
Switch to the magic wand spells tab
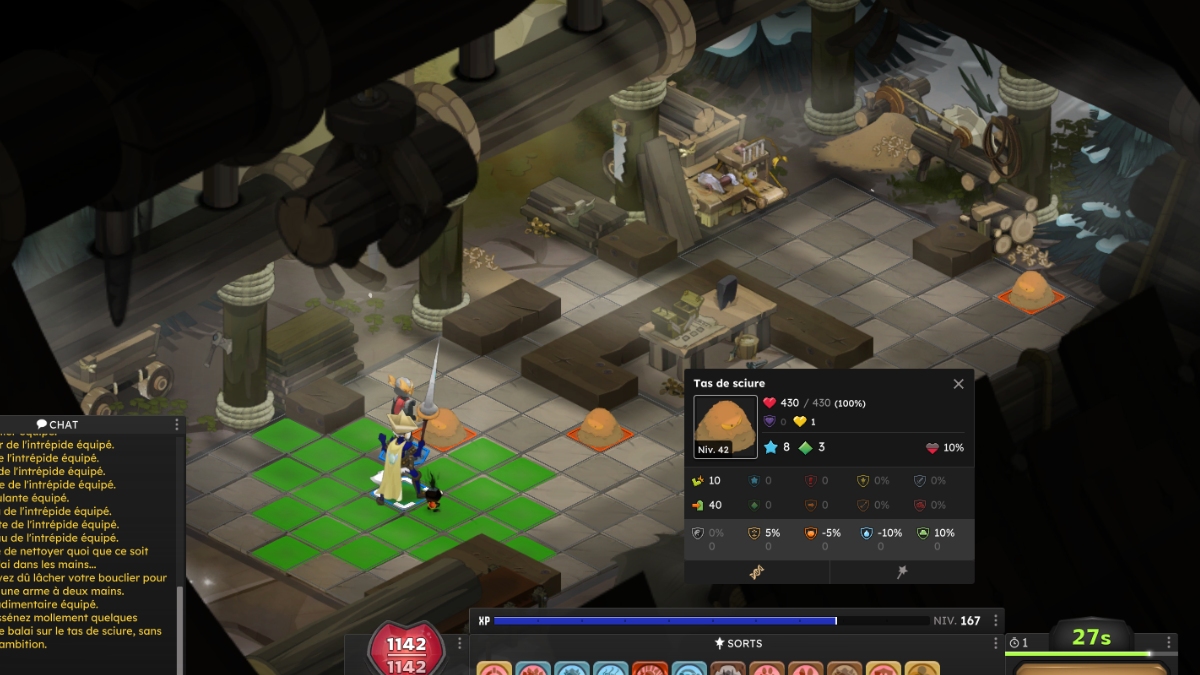point(902,571)
